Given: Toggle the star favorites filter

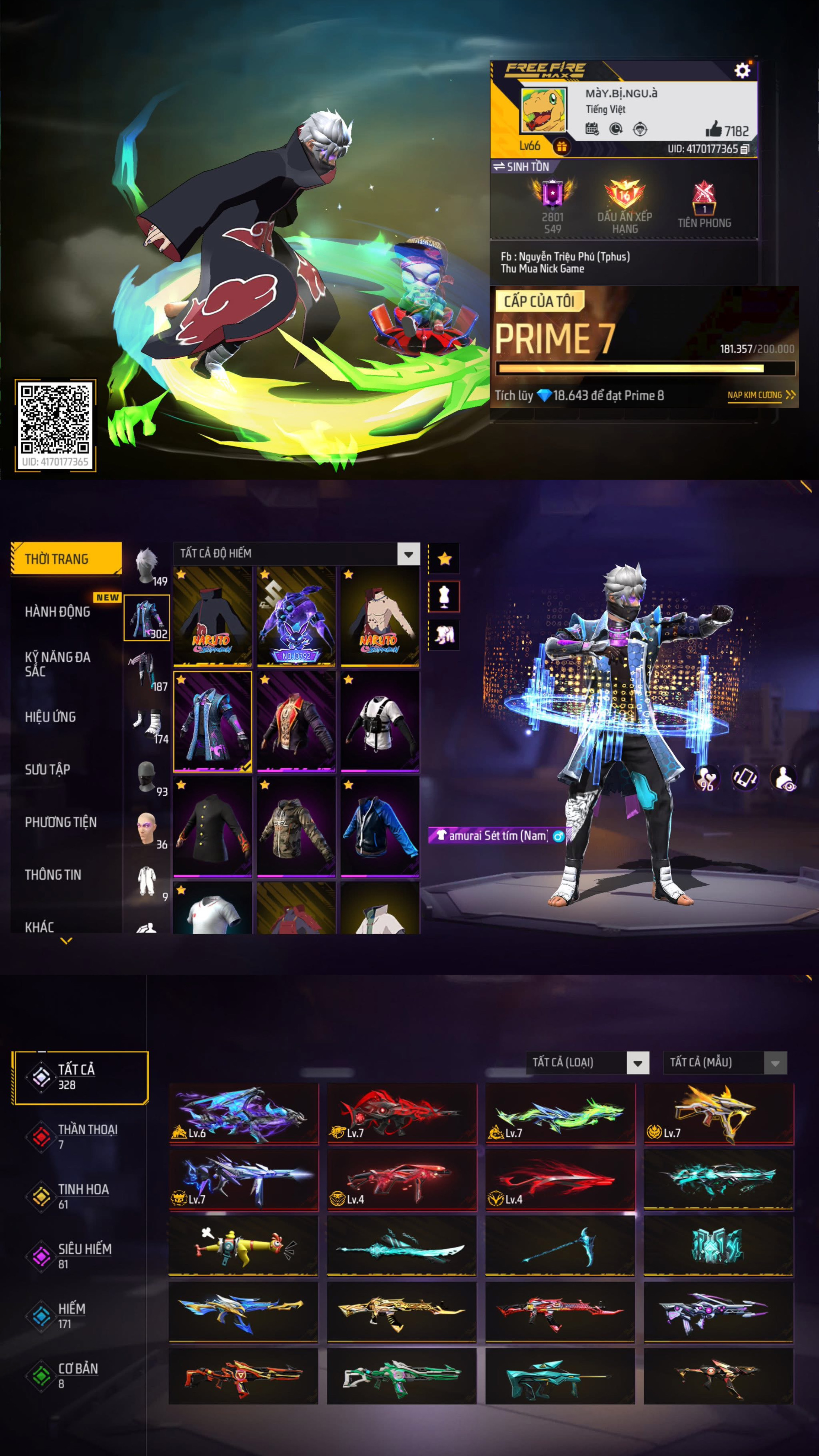Looking at the screenshot, I should [x=444, y=559].
